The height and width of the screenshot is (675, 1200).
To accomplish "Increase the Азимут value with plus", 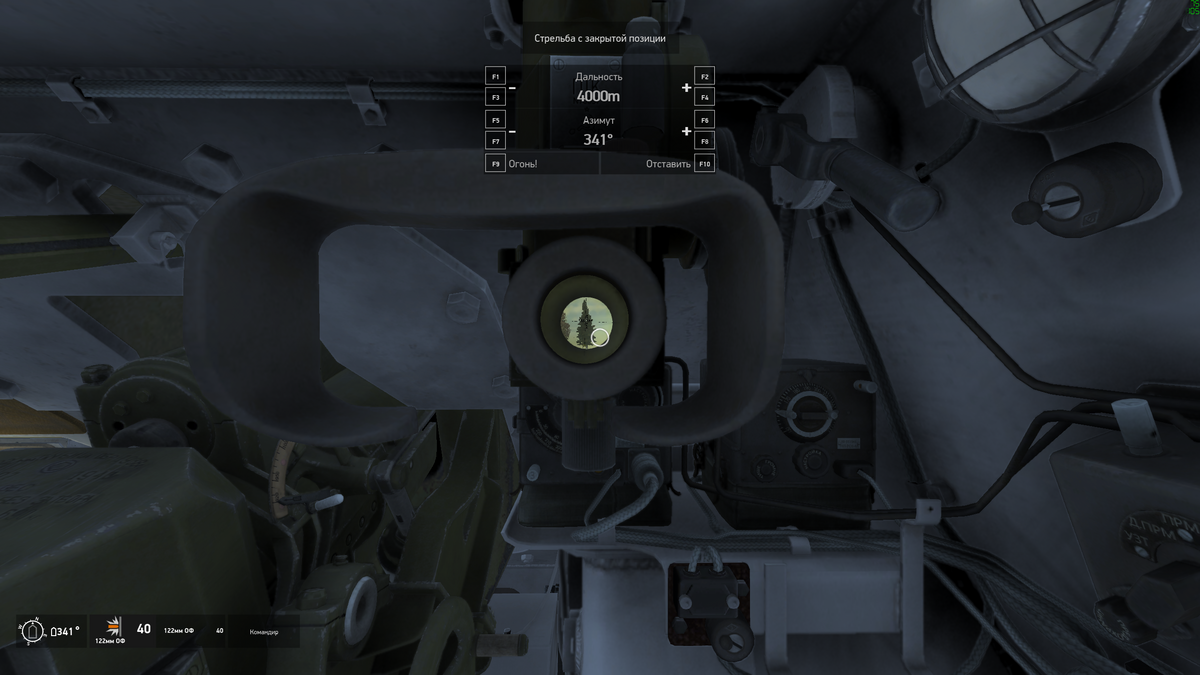I will (686, 131).
